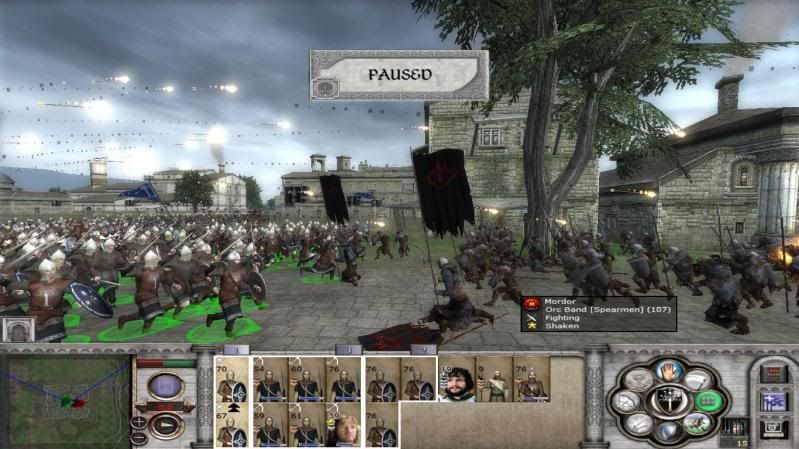Select the unit card showing 54 soldiers
Viewport: 799px width, 449px height.
270,379
